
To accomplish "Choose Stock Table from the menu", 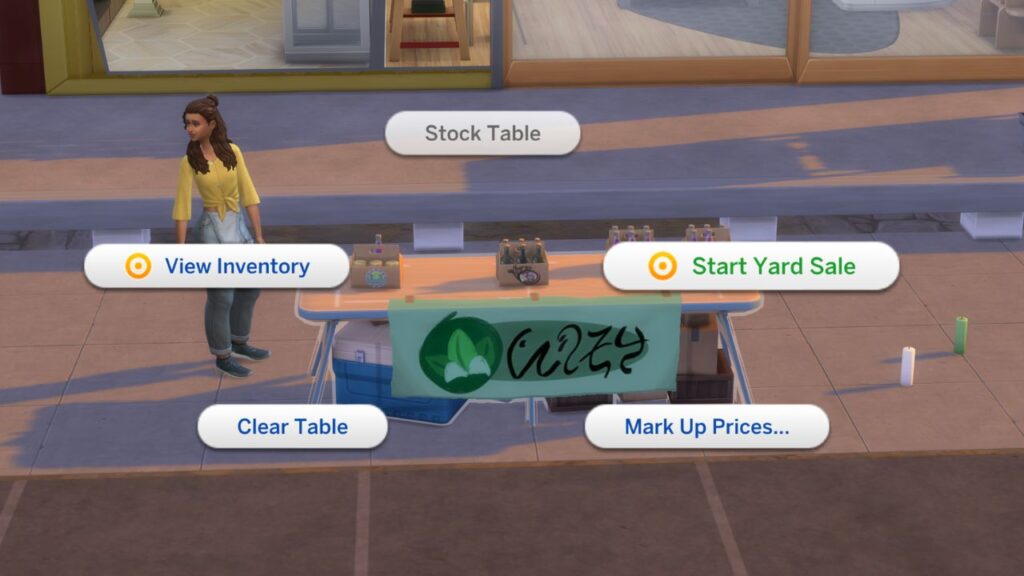I will 482,133.
